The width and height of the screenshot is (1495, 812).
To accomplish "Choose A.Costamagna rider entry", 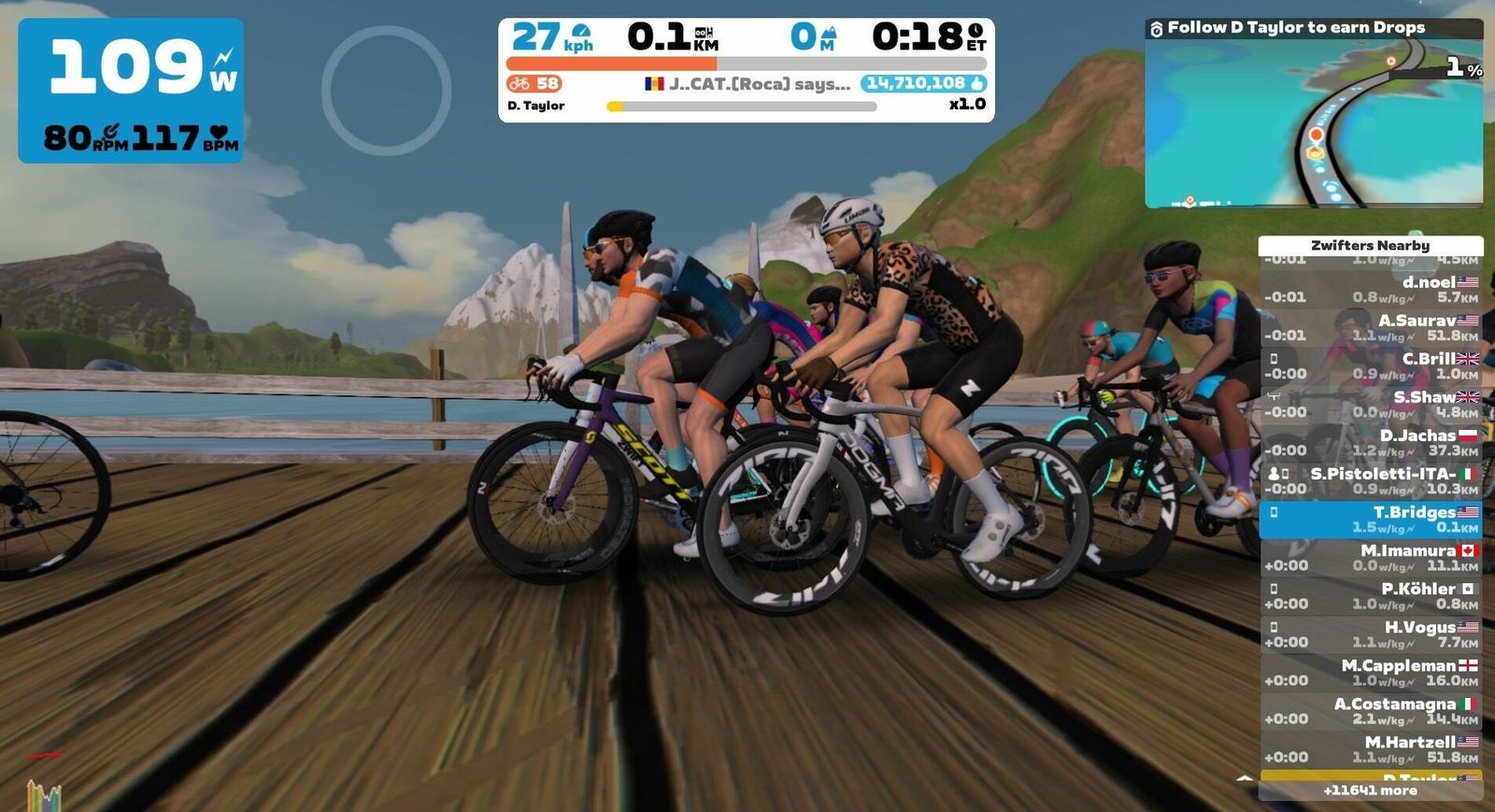I will [x=1371, y=711].
